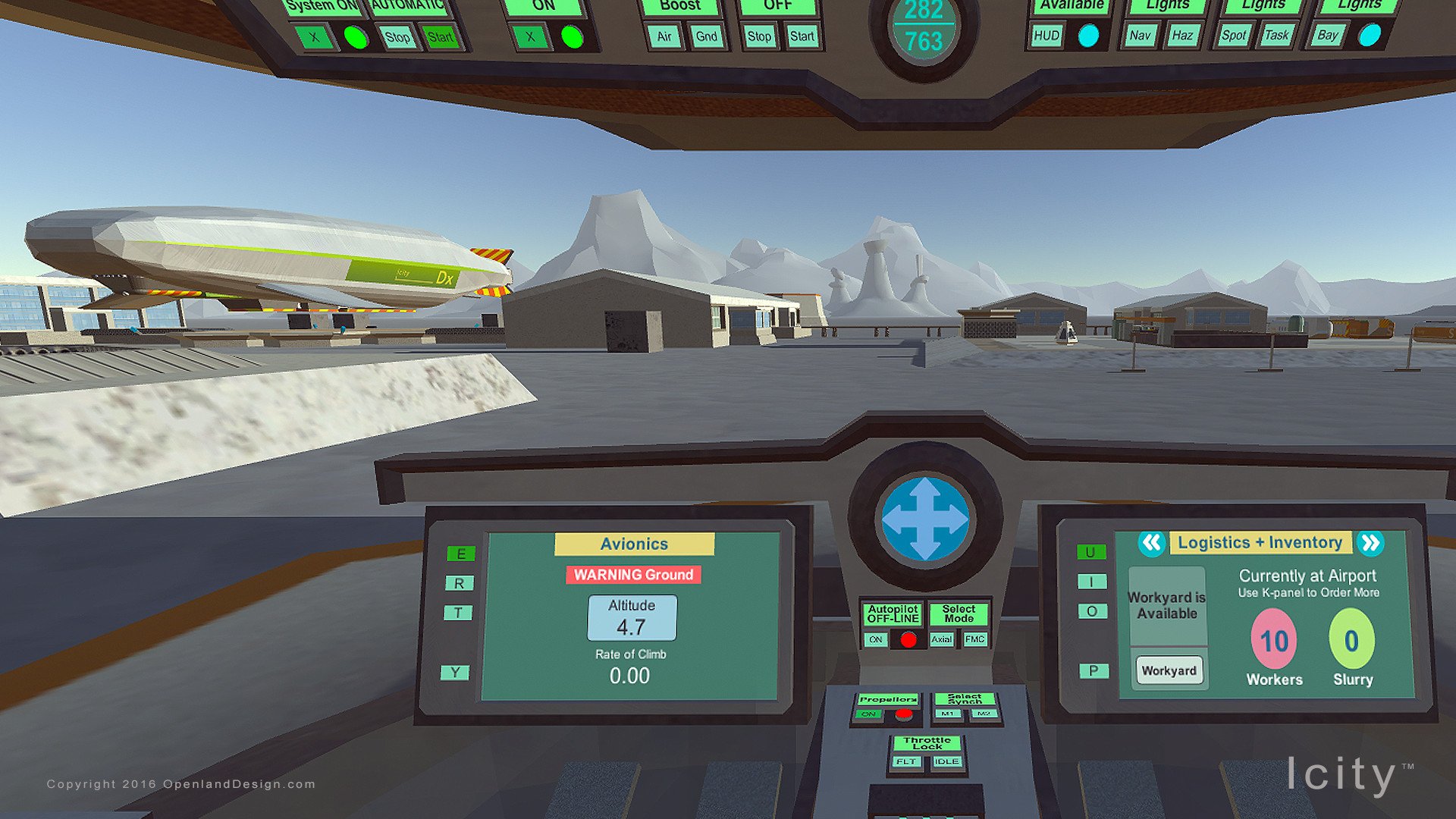Image resolution: width=1456 pixels, height=819 pixels.
Task: Activate Haz lights
Action: tap(1181, 35)
